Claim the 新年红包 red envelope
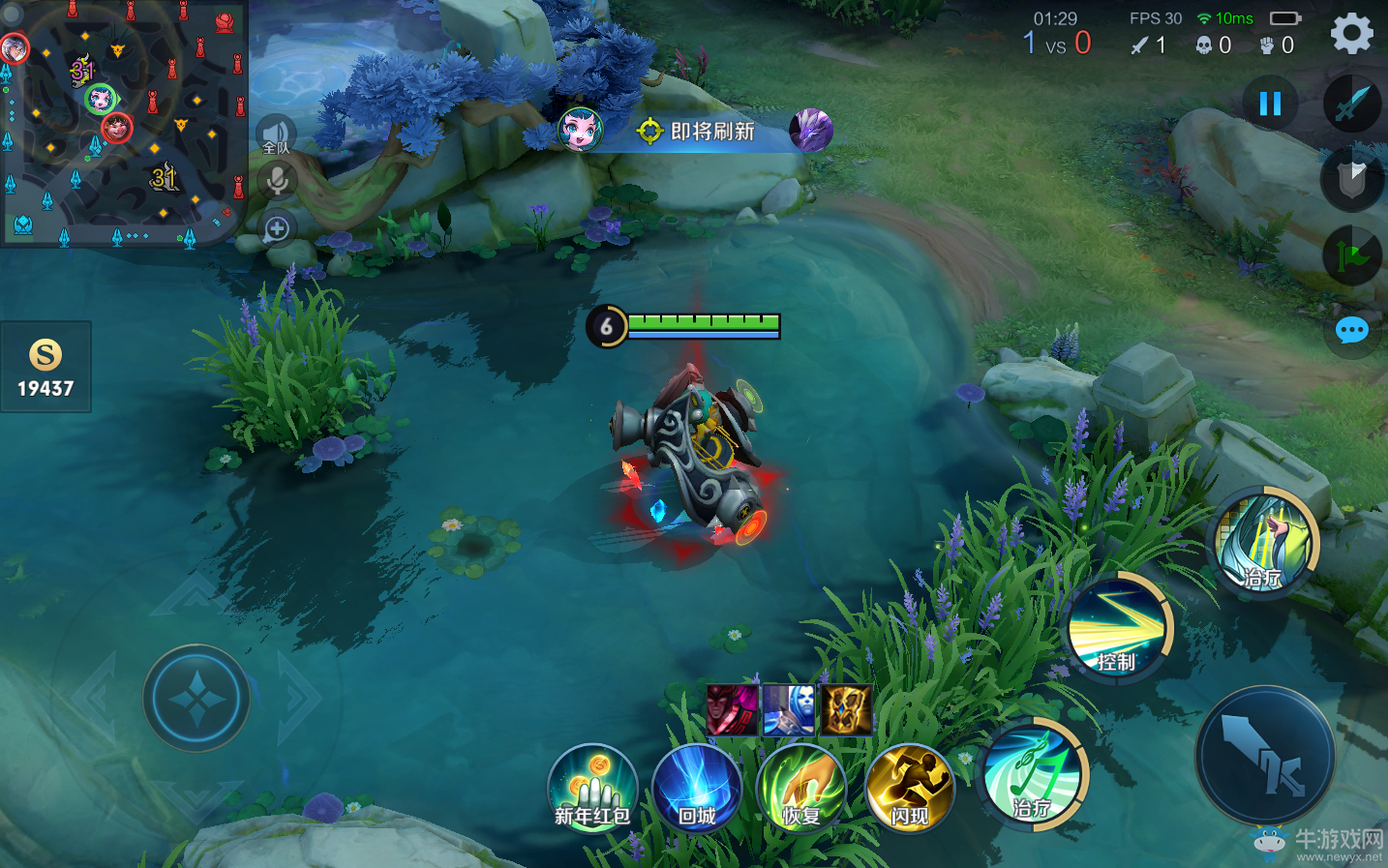 [592, 788]
